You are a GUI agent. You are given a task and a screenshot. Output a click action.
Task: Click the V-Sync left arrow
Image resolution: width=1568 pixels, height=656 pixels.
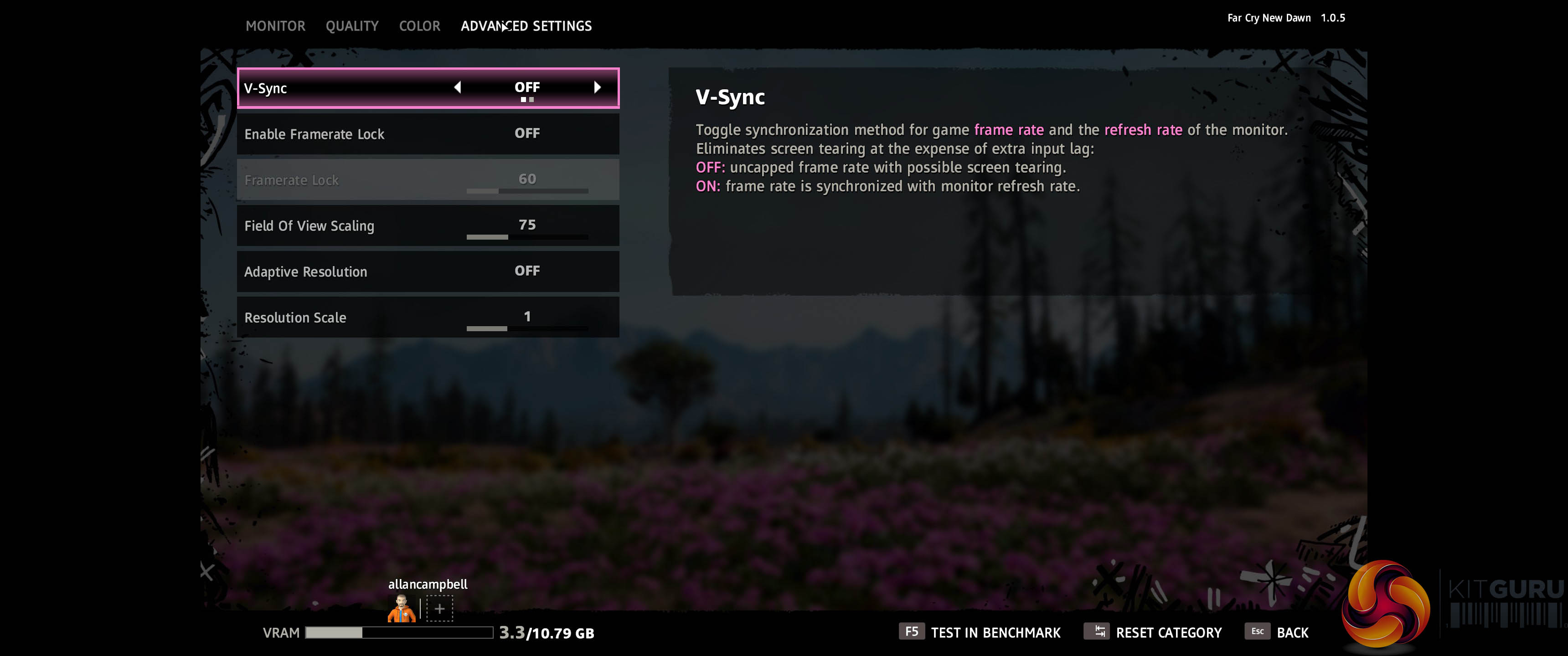tap(458, 87)
